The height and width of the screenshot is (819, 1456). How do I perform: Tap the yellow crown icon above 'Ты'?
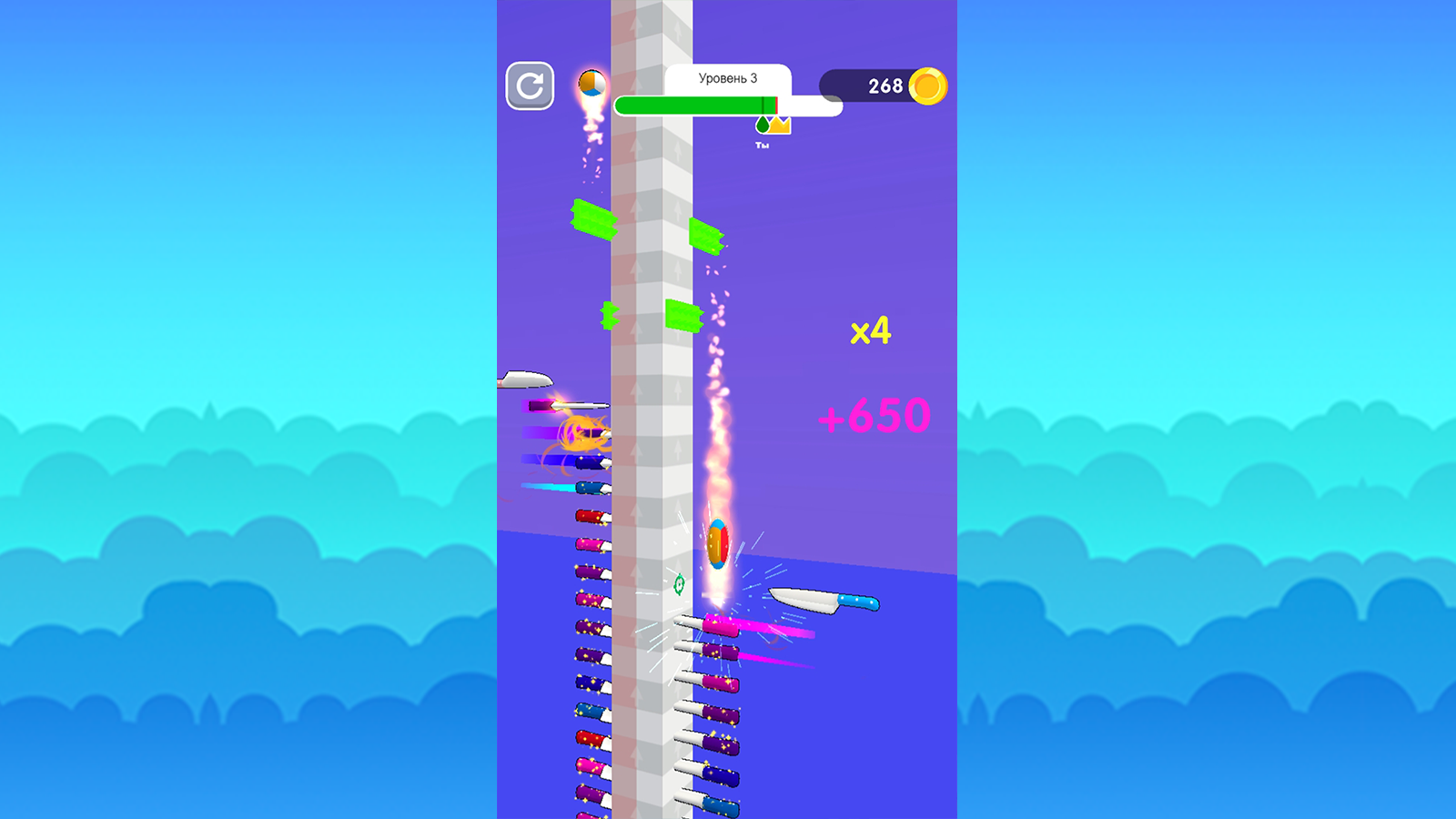779,125
